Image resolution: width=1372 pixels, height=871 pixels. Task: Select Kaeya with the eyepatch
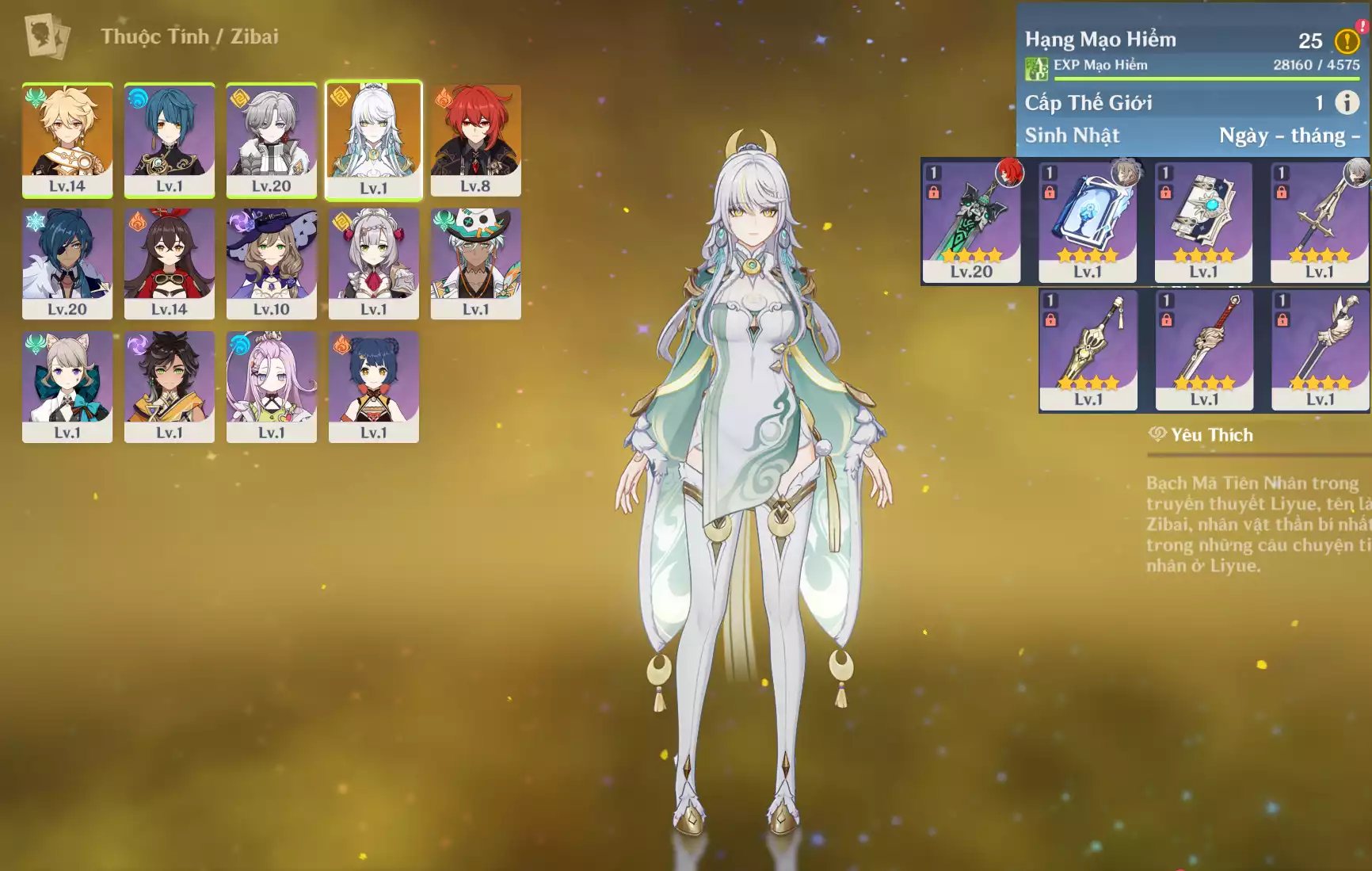pos(67,262)
